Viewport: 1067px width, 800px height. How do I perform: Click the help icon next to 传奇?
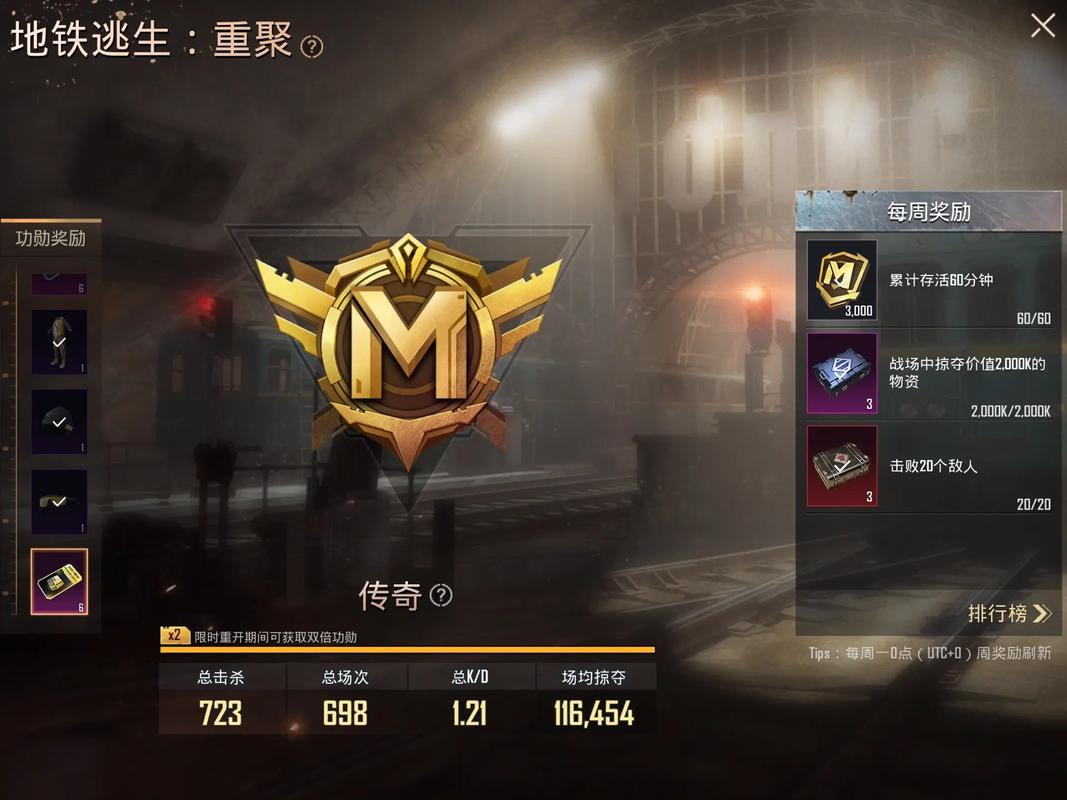tap(441, 596)
